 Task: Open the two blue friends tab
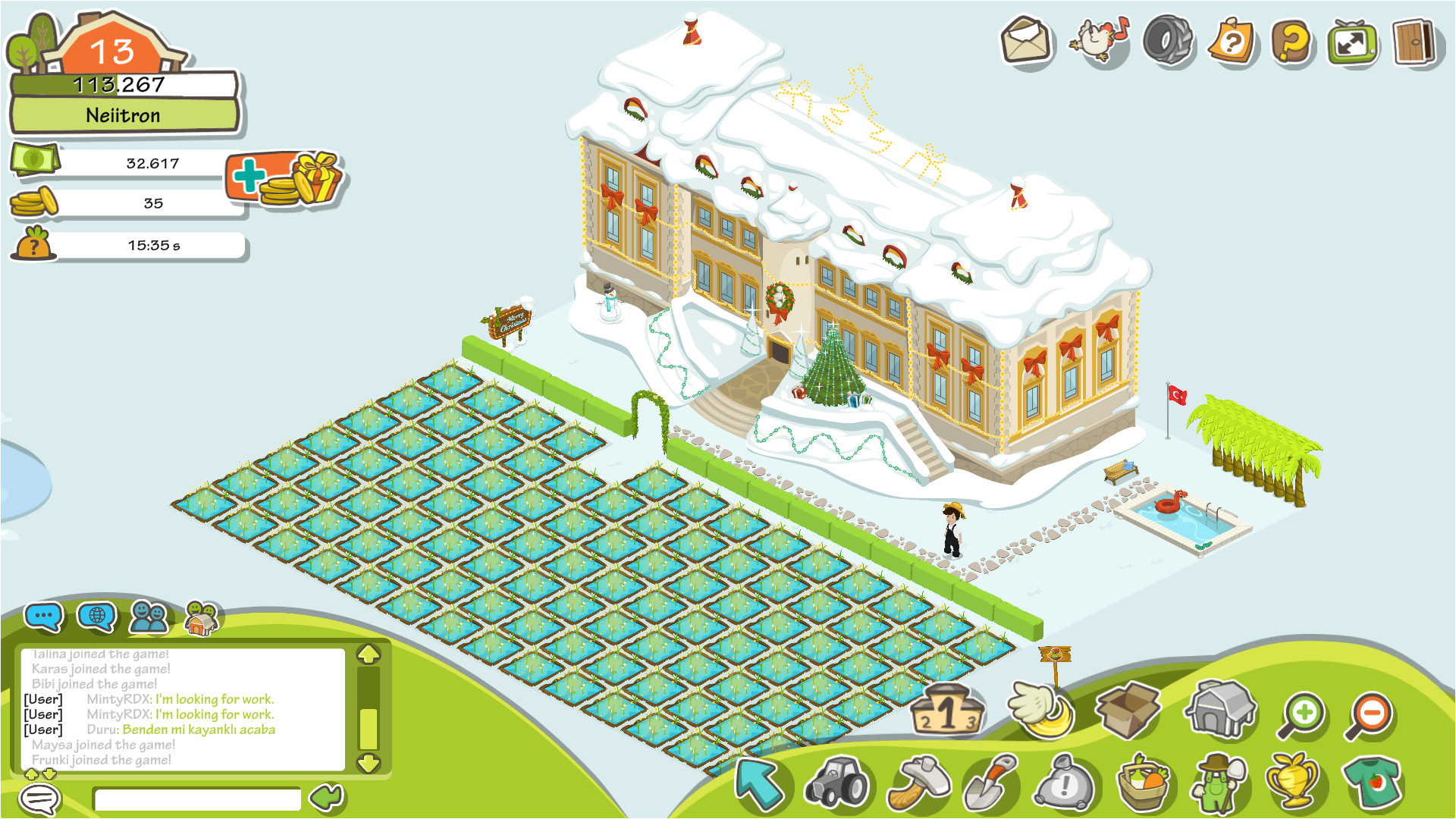[x=149, y=617]
